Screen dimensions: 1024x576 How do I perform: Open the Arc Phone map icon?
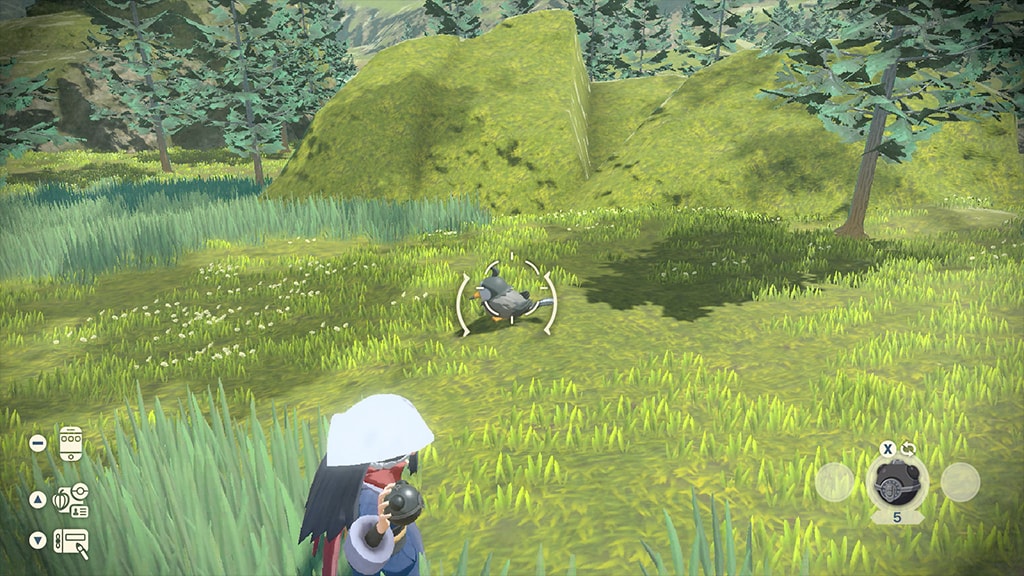70,443
